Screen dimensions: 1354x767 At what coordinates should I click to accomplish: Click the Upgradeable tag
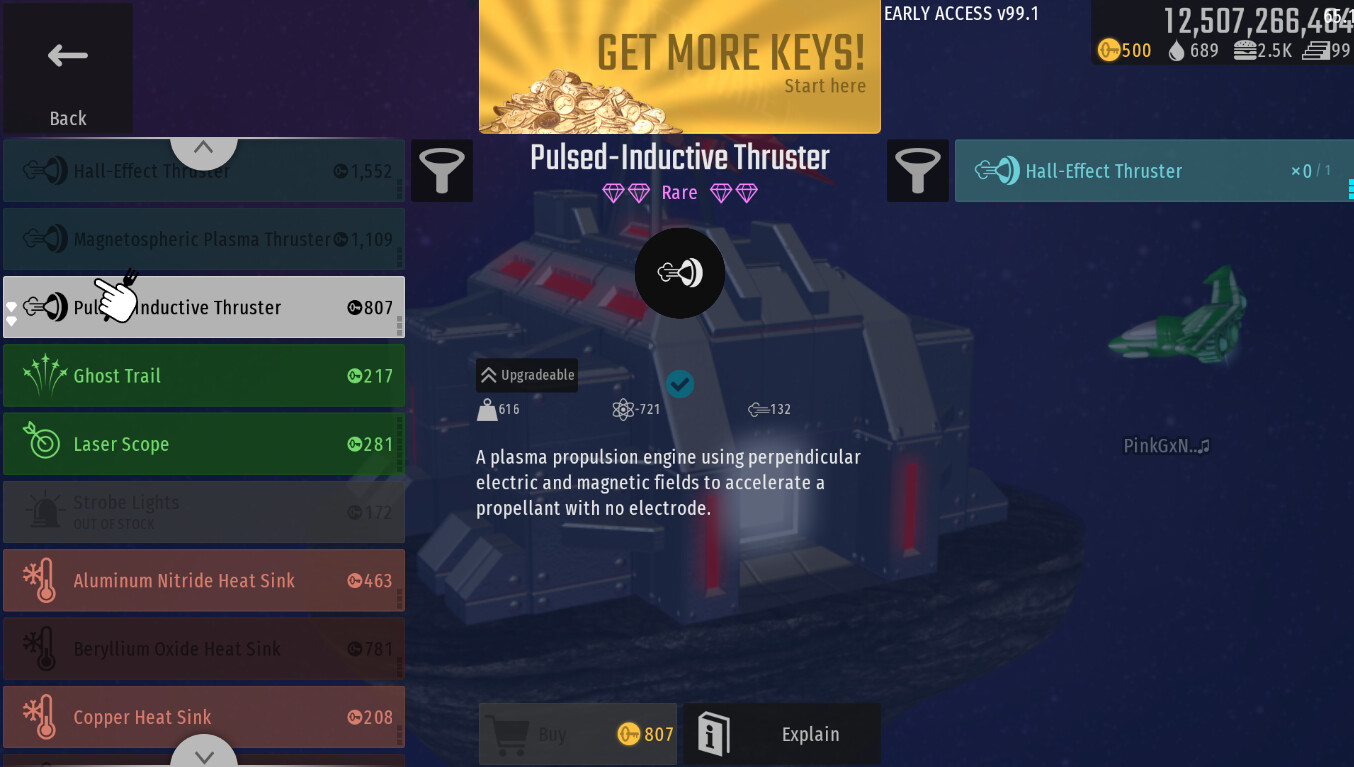[527, 375]
